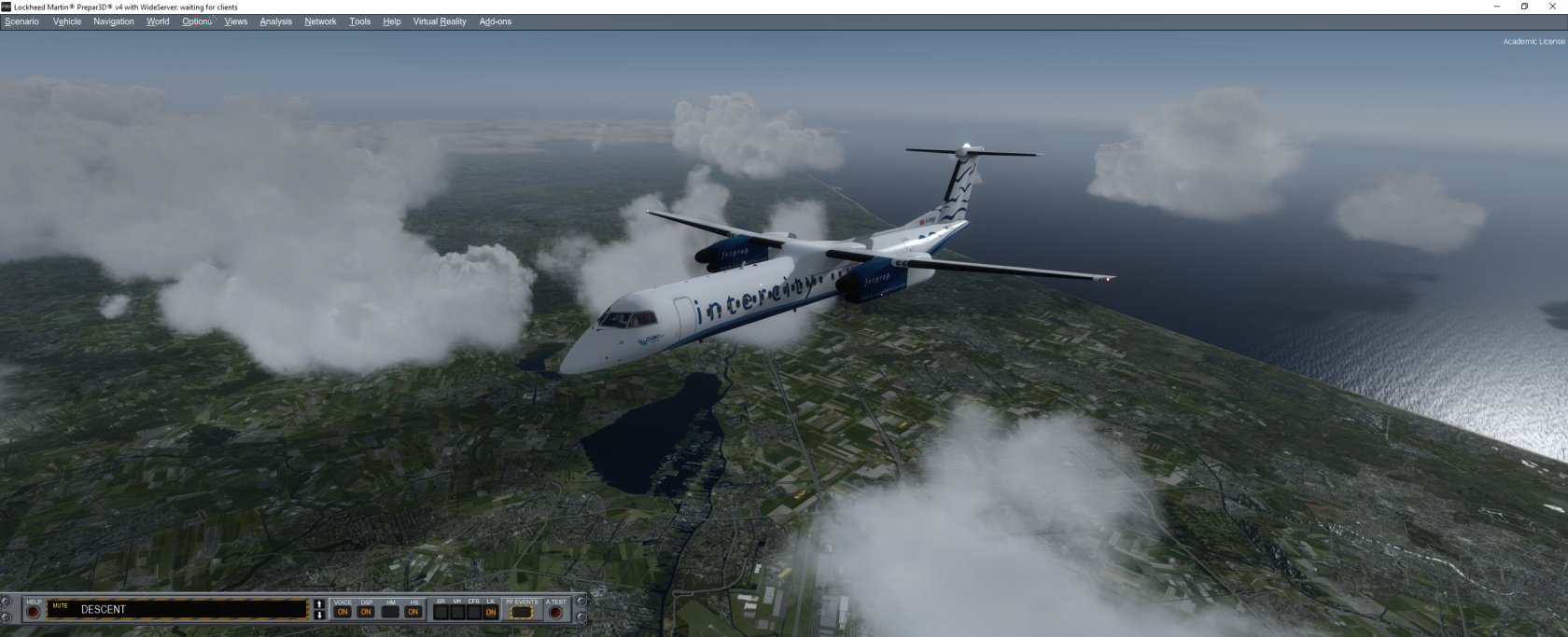Open the Add-ons menu
Image resolution: width=1568 pixels, height=637 pixels.
point(495,21)
